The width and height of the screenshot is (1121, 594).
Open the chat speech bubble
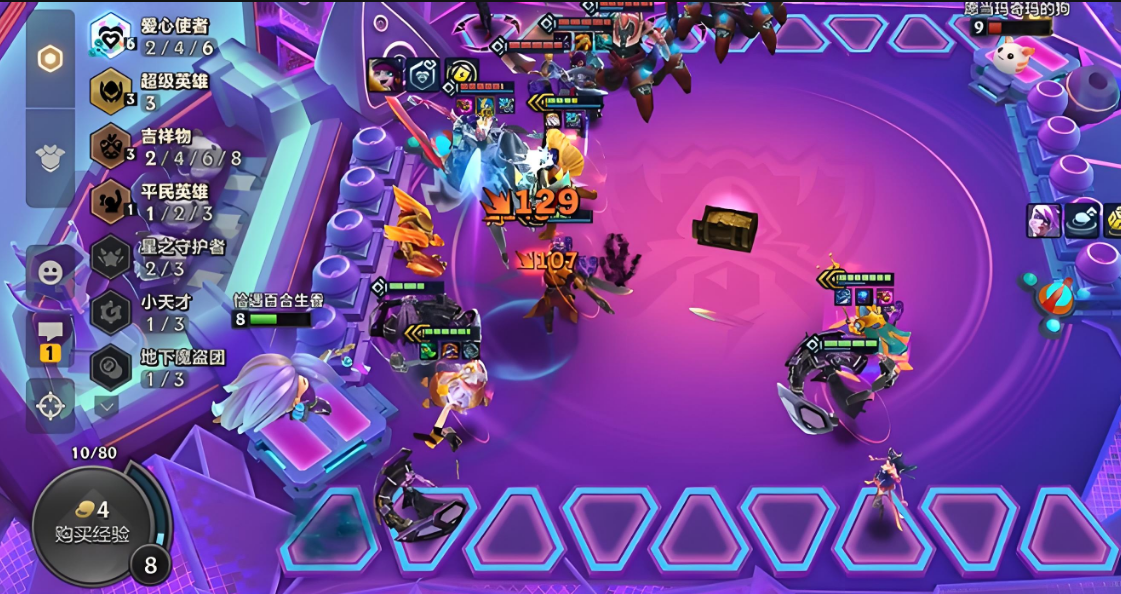pyautogui.click(x=50, y=336)
